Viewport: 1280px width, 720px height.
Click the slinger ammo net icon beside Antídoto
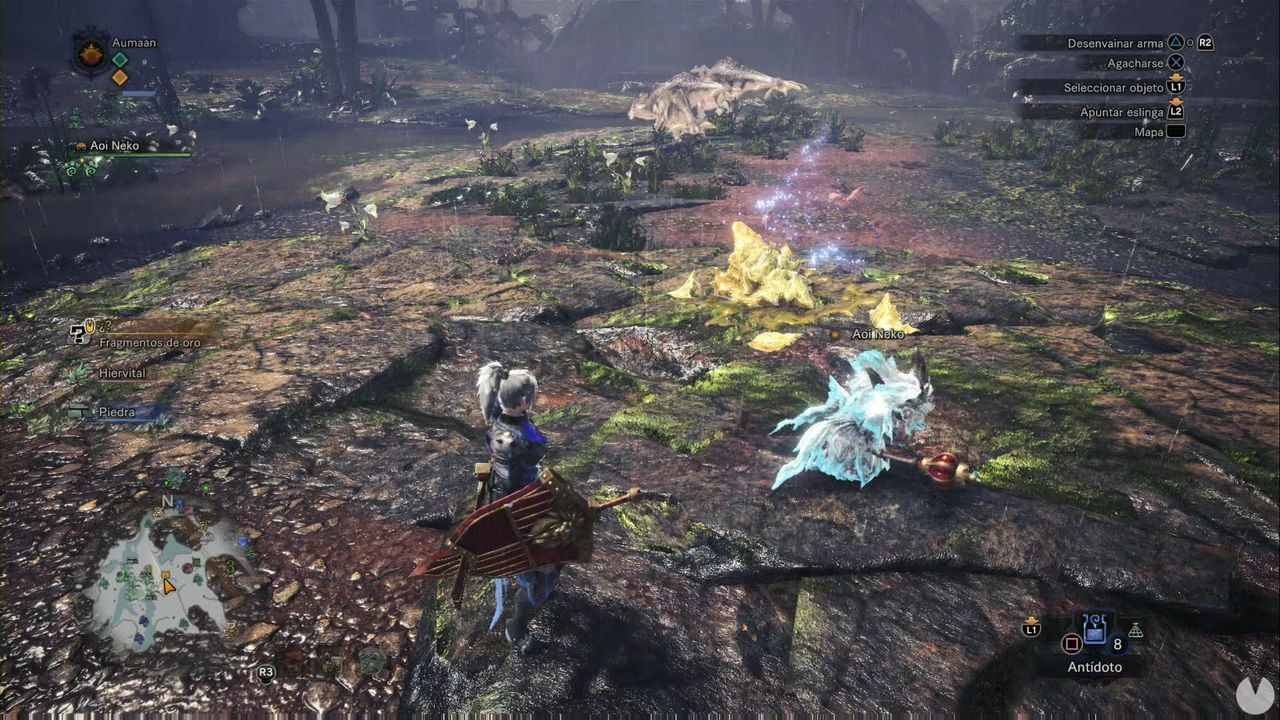coord(1135,631)
